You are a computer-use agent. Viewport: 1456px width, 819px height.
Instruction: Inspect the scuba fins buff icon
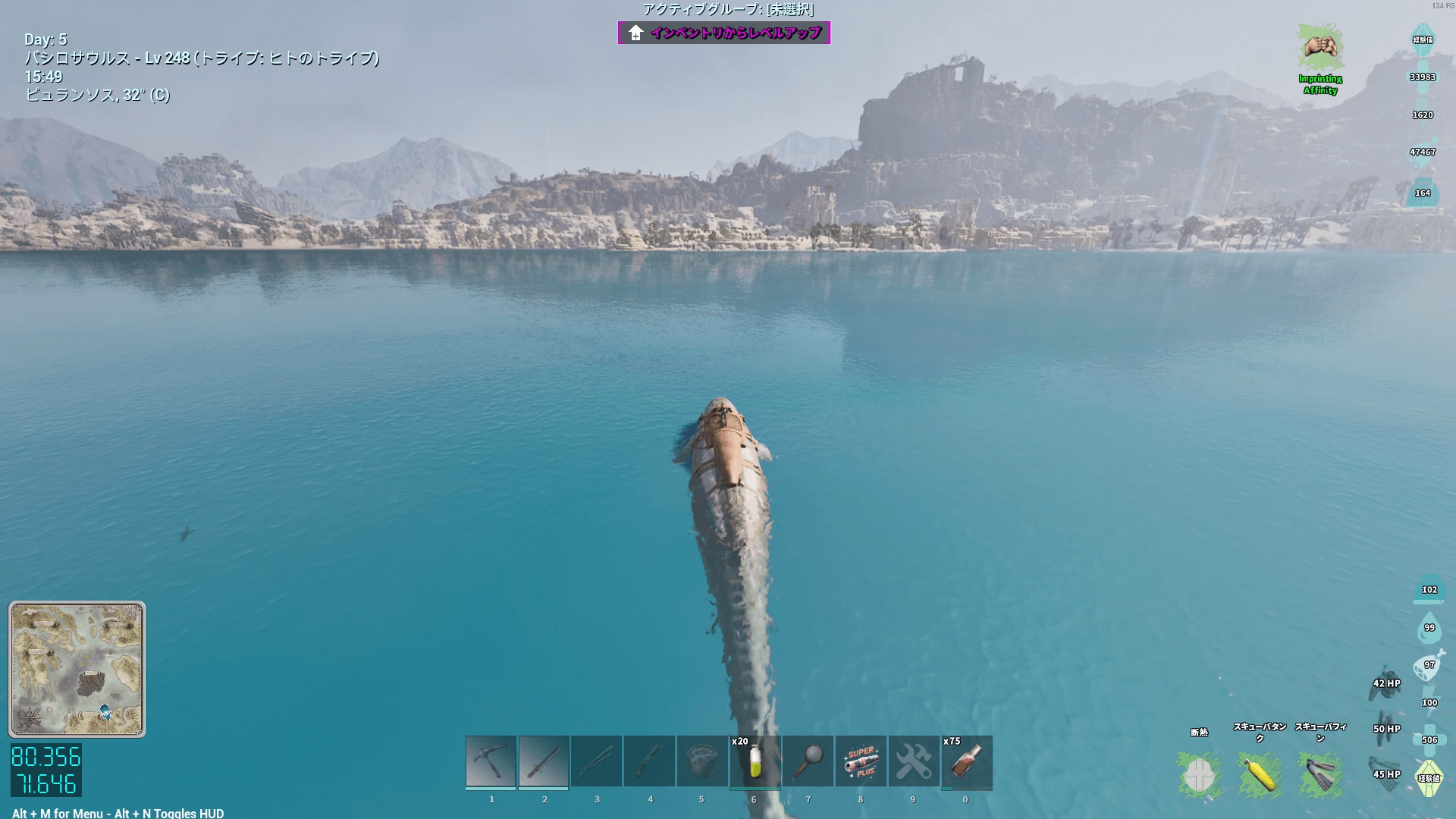[1320, 774]
